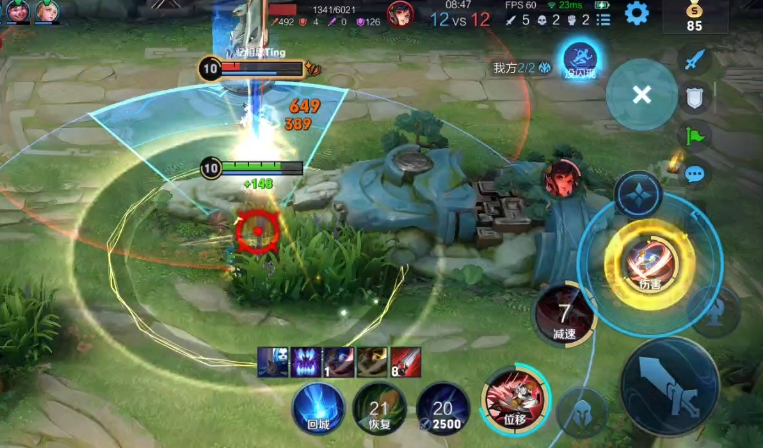Tap the 2500 cooldown summoner skill
This screenshot has width=763, height=448.
point(442,407)
